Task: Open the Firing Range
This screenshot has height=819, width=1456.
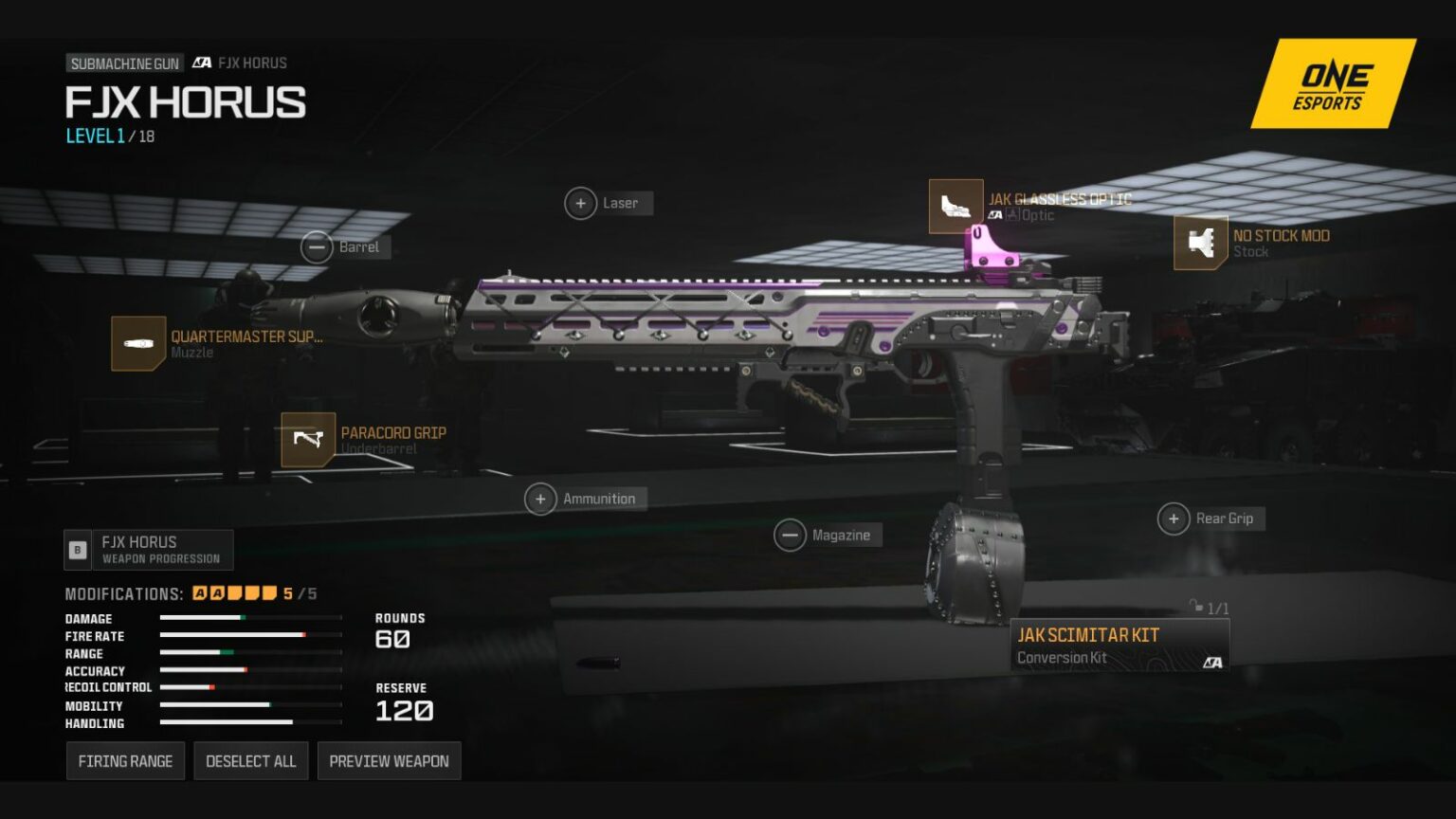Action: (x=125, y=761)
